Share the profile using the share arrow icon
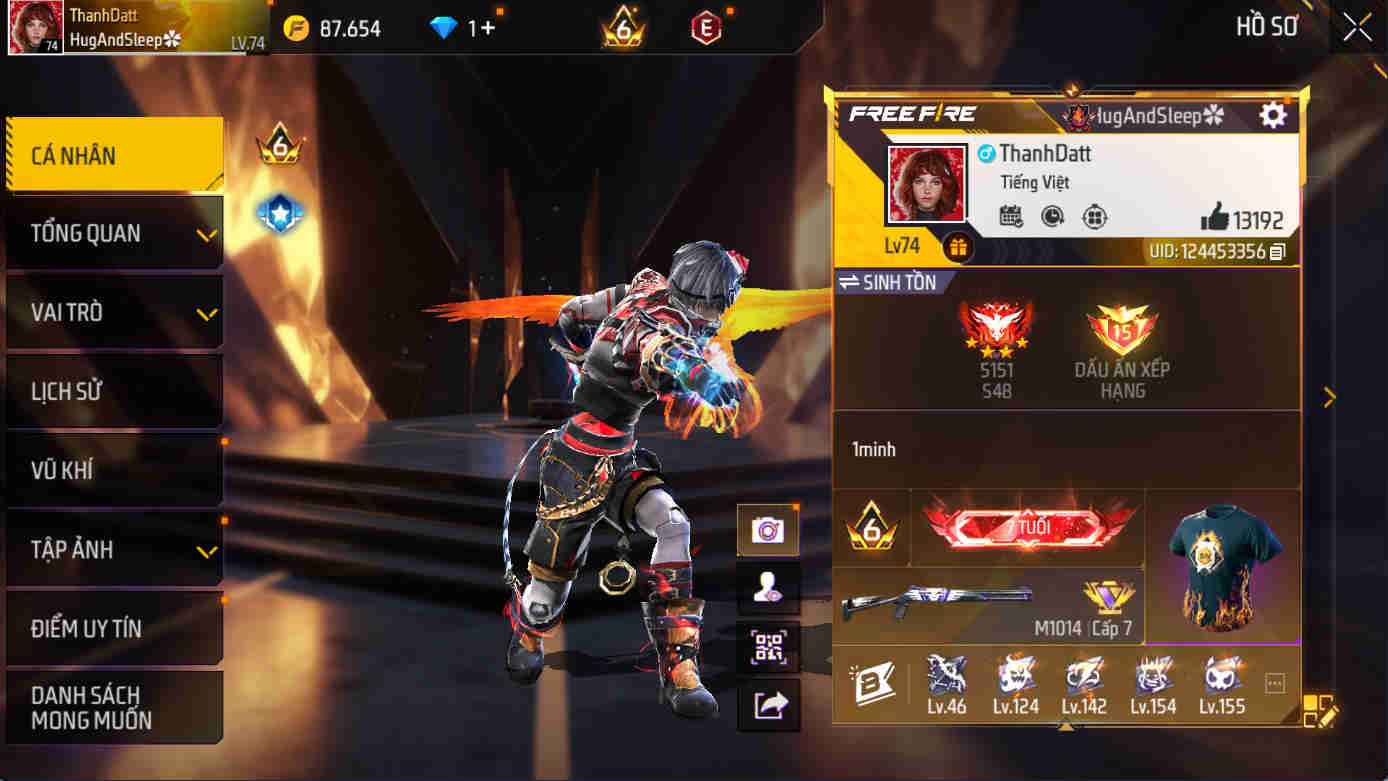 (x=770, y=704)
